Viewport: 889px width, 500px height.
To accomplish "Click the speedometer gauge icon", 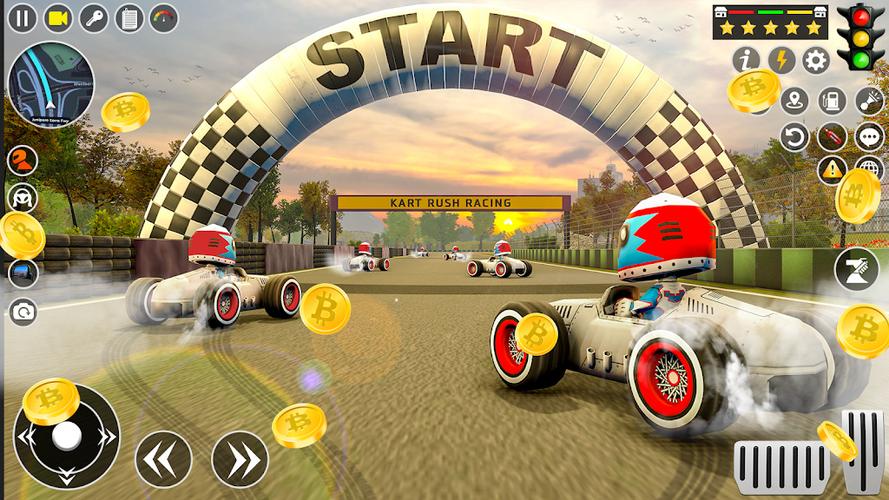I will pyautogui.click(x=164, y=17).
